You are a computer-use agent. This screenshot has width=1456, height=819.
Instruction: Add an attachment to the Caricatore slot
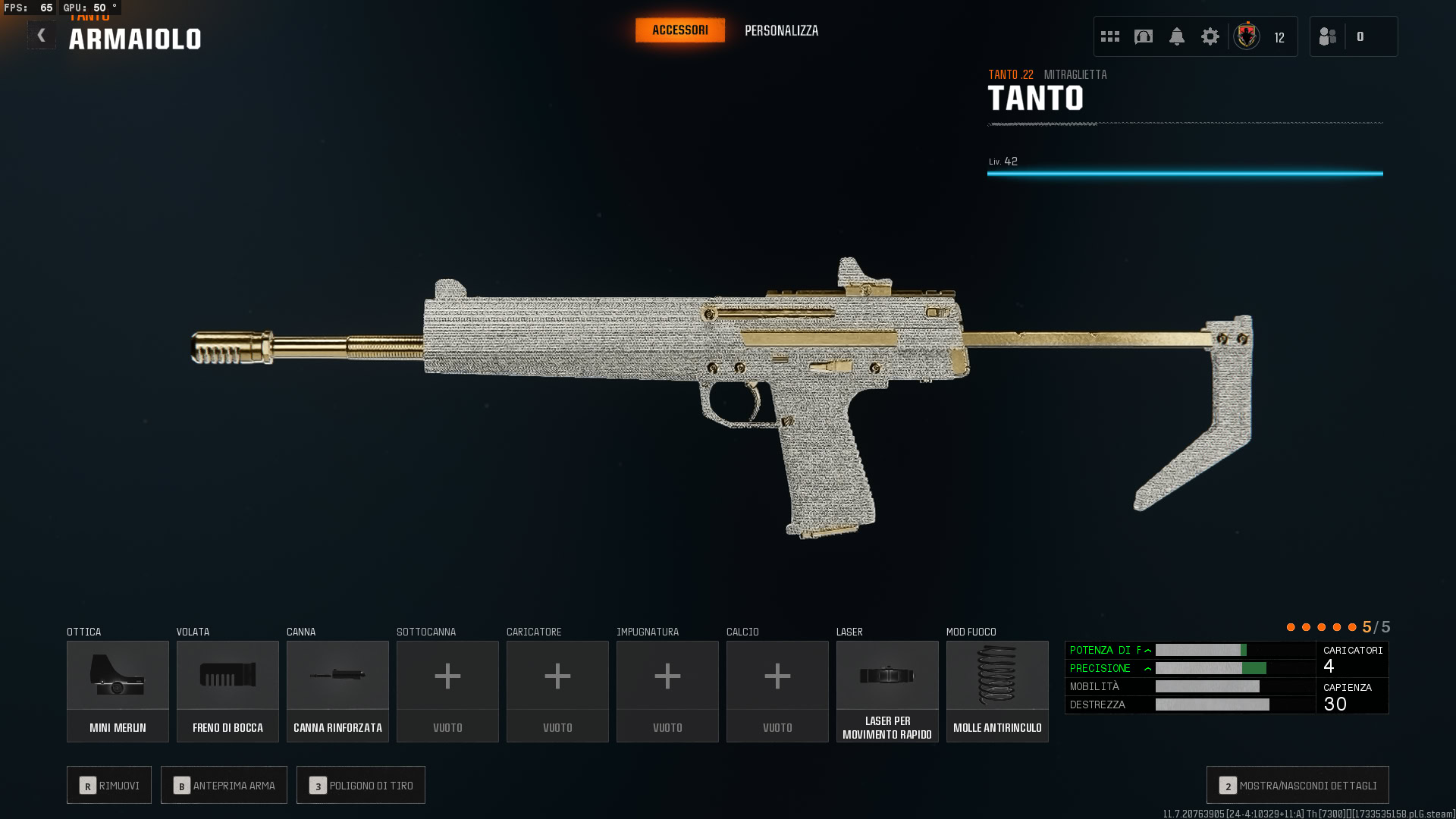557,691
